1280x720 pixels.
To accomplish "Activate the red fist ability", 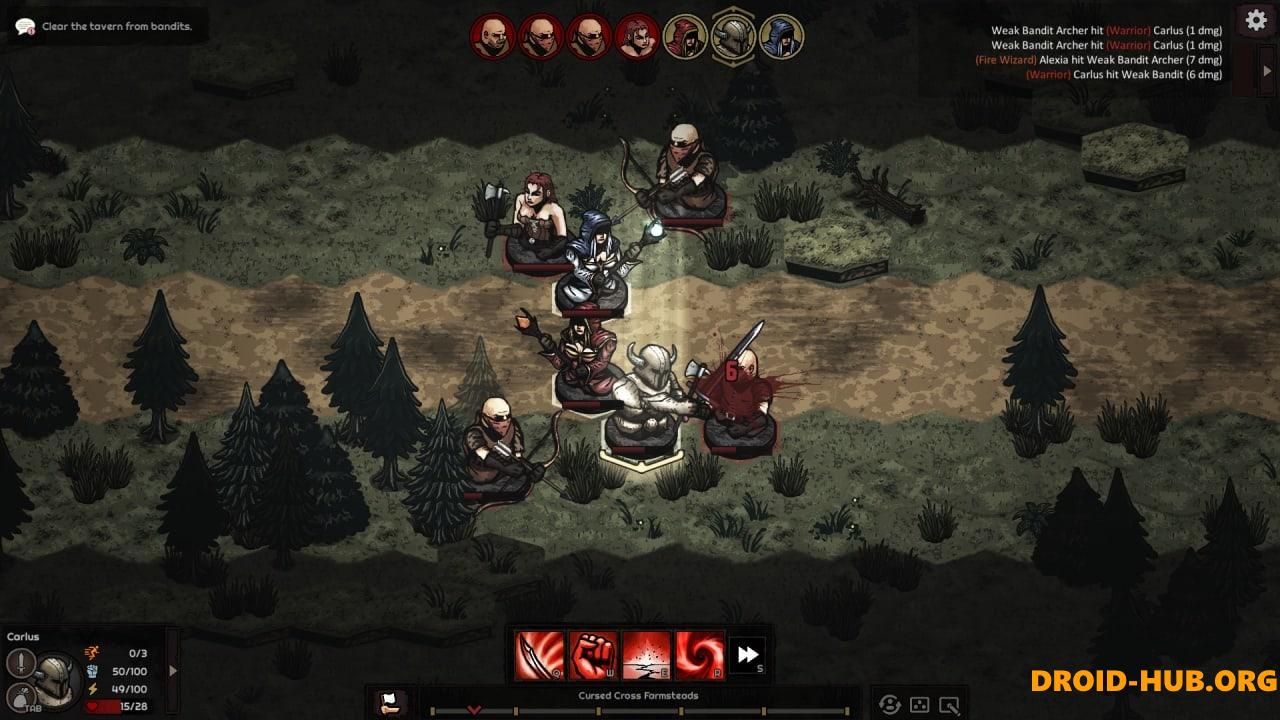I will click(593, 655).
